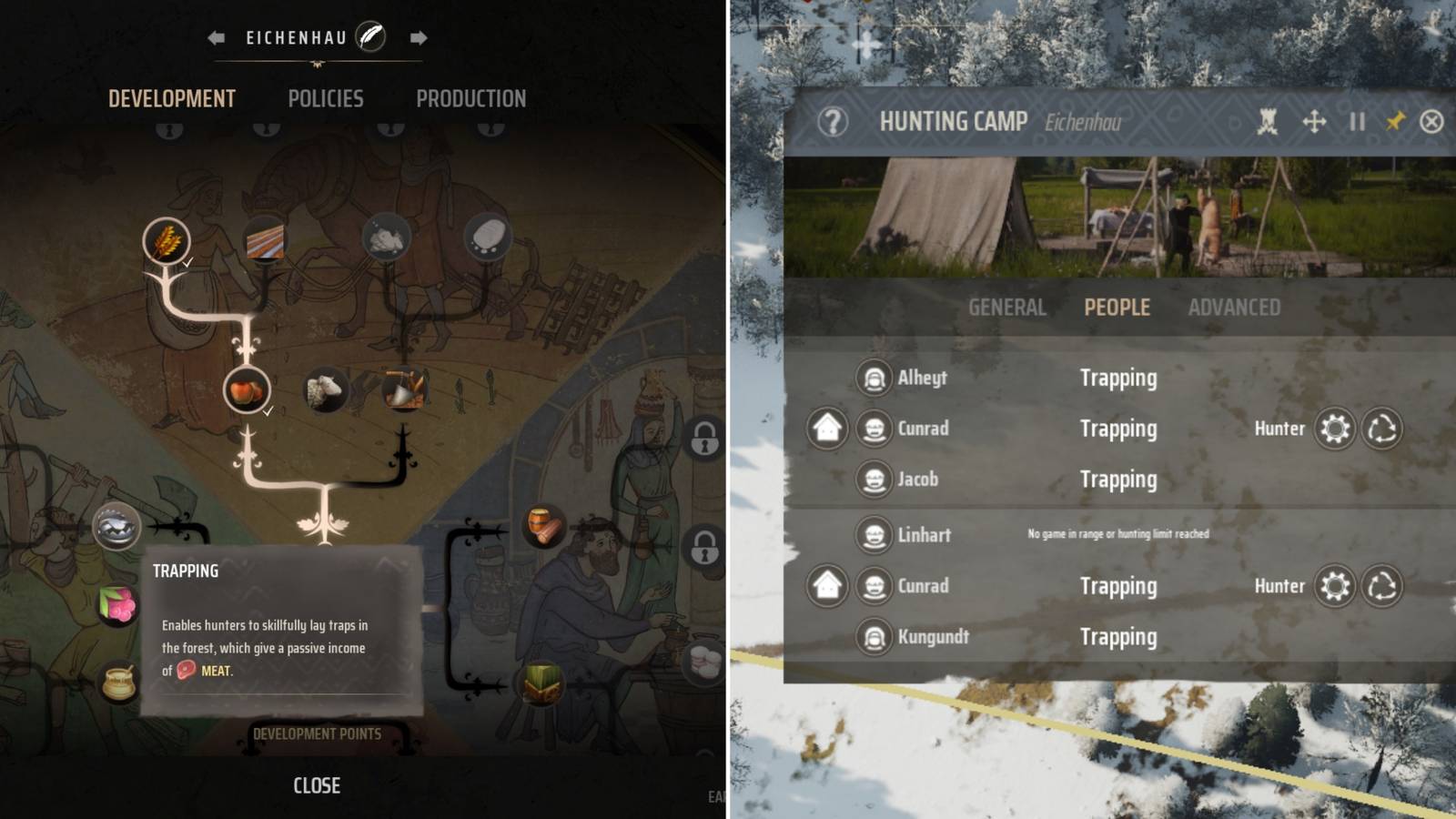Image resolution: width=1456 pixels, height=819 pixels.
Task: Click the CLOSE button under the development tree
Action: click(x=316, y=785)
